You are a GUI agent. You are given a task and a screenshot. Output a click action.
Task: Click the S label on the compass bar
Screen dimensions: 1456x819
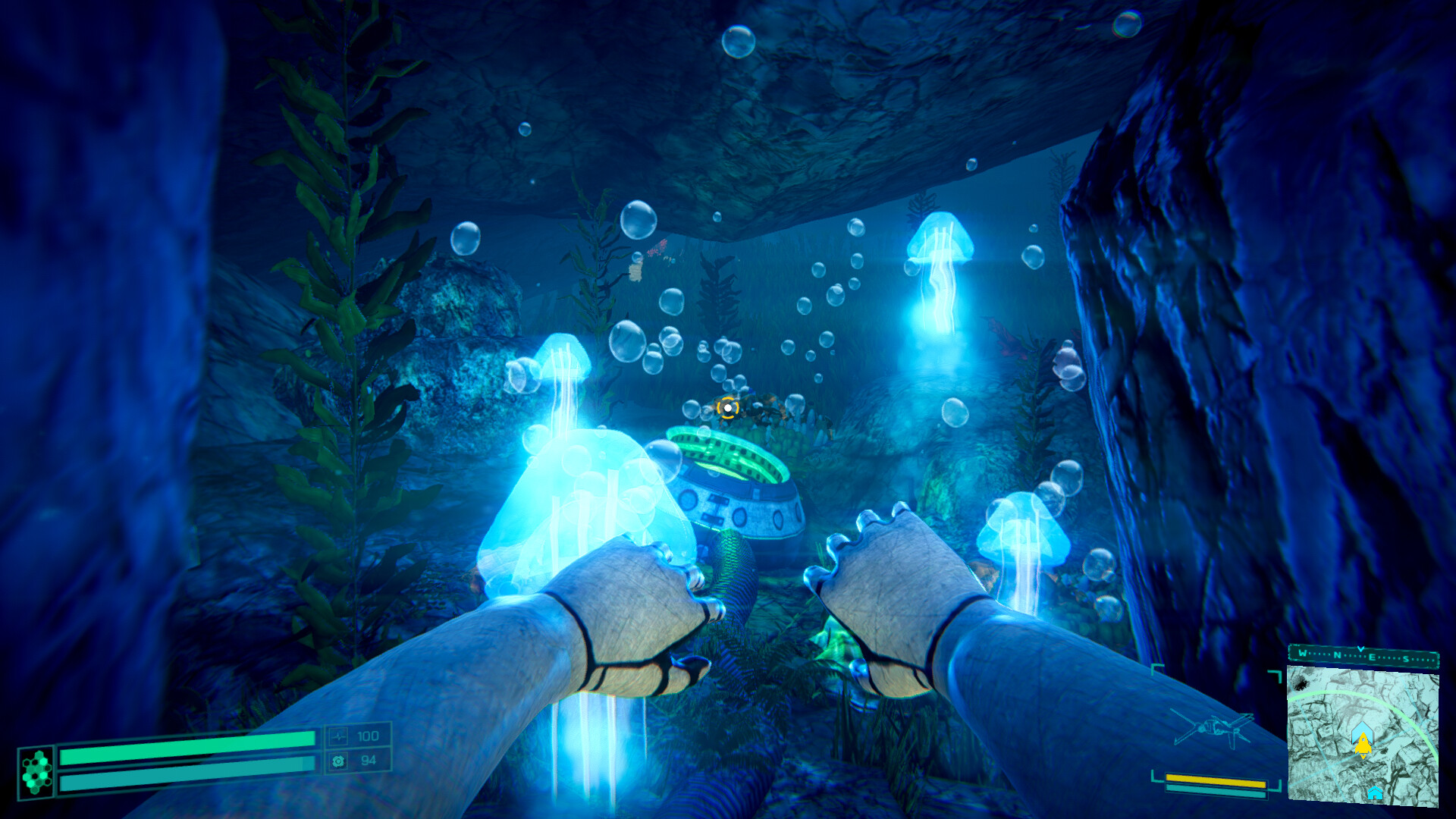coord(1406,659)
